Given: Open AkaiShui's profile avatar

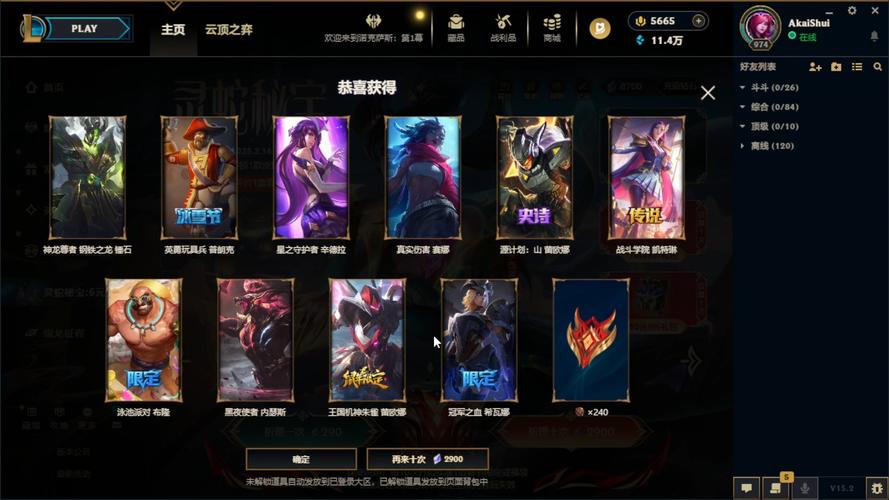Looking at the screenshot, I should (x=760, y=27).
